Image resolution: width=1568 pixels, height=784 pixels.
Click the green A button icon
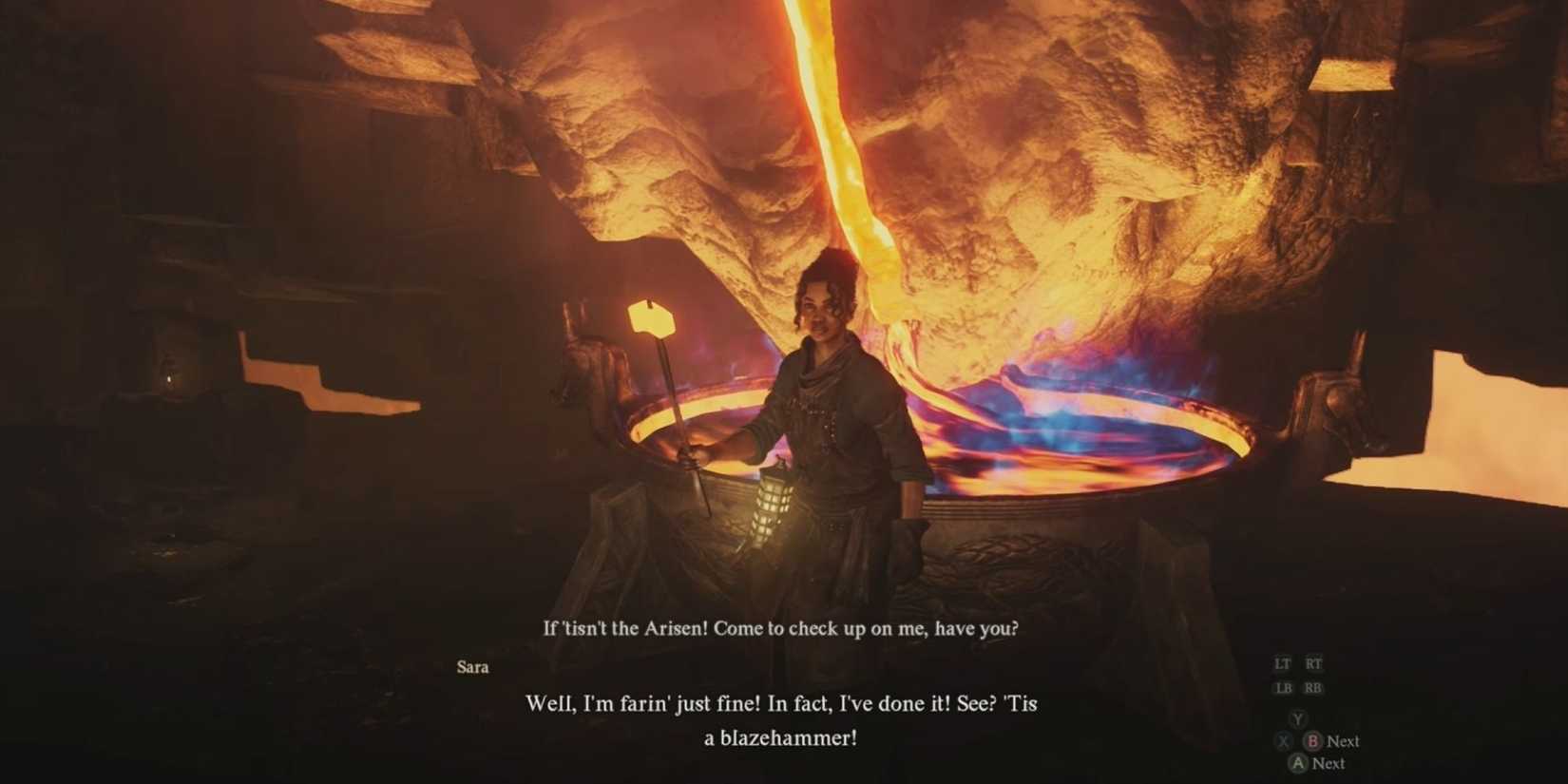[x=1298, y=762]
